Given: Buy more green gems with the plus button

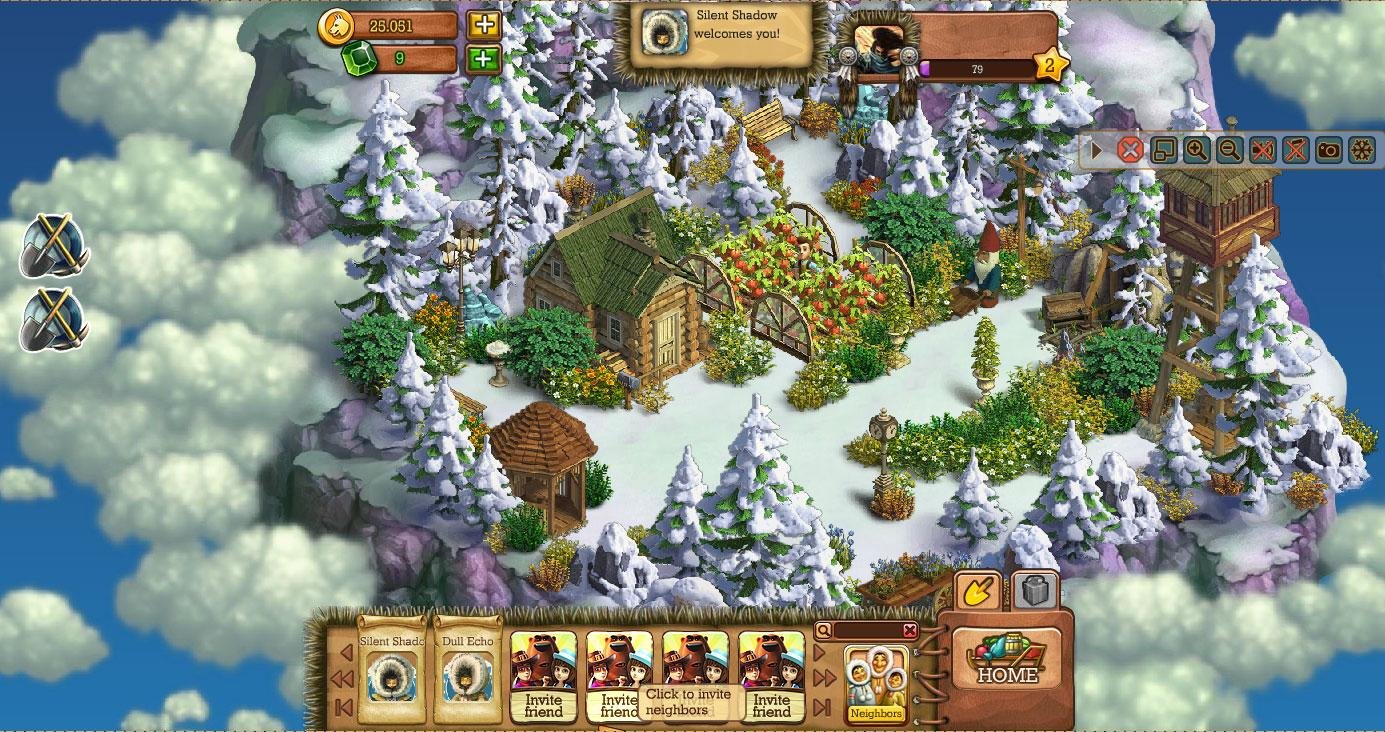Looking at the screenshot, I should (484, 59).
